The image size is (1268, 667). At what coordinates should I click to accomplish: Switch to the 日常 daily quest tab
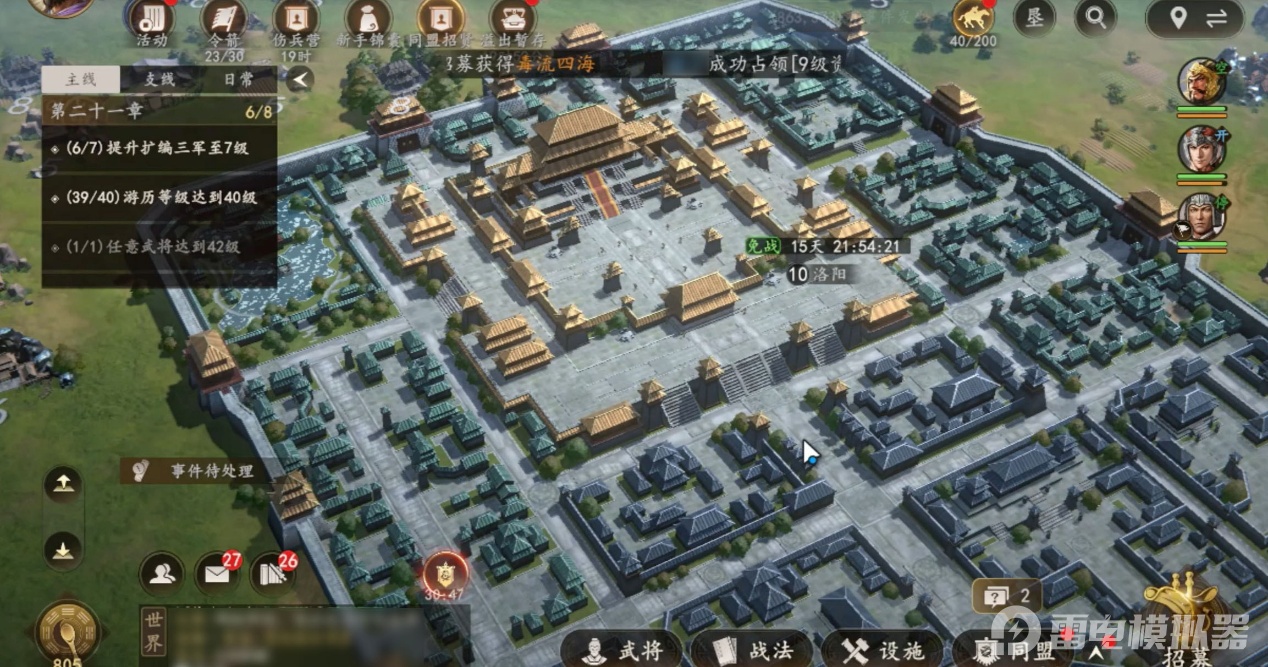pos(238,79)
